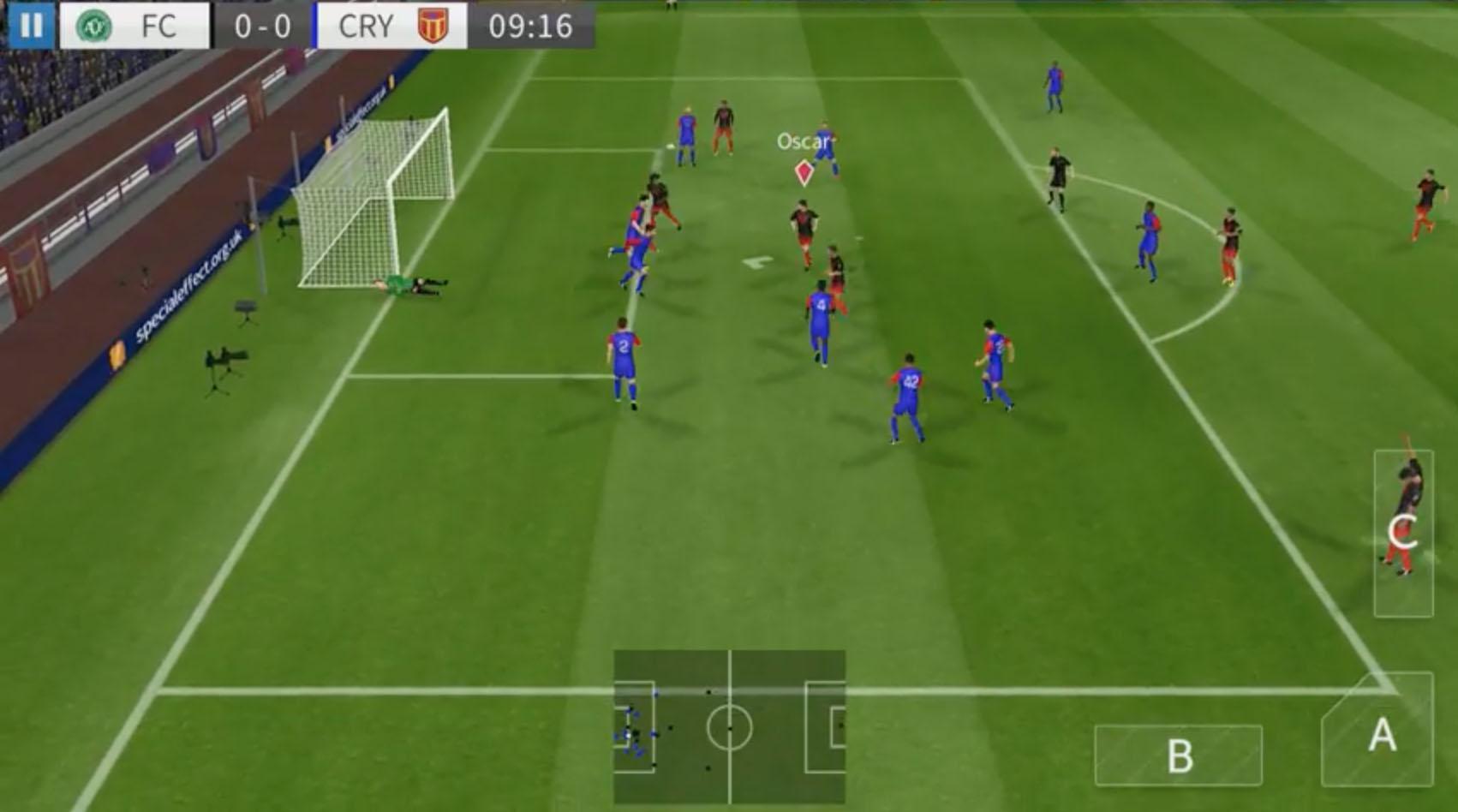Screen dimensions: 1458x812
Task: Tap the center circle on the minimap
Action: coord(729,726)
